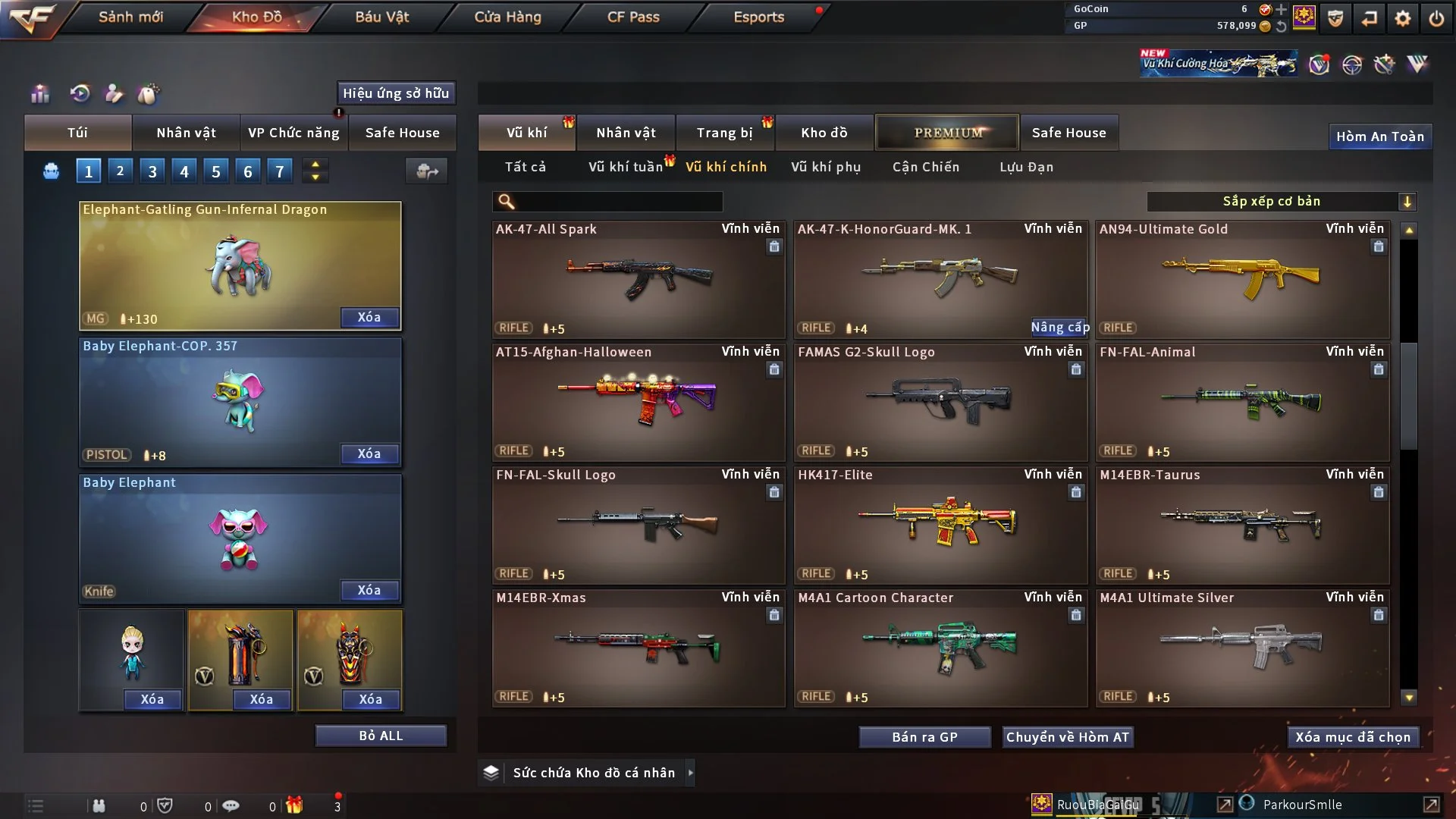Open settings via the gear icon
The width and height of the screenshot is (1456, 819).
1402,18
